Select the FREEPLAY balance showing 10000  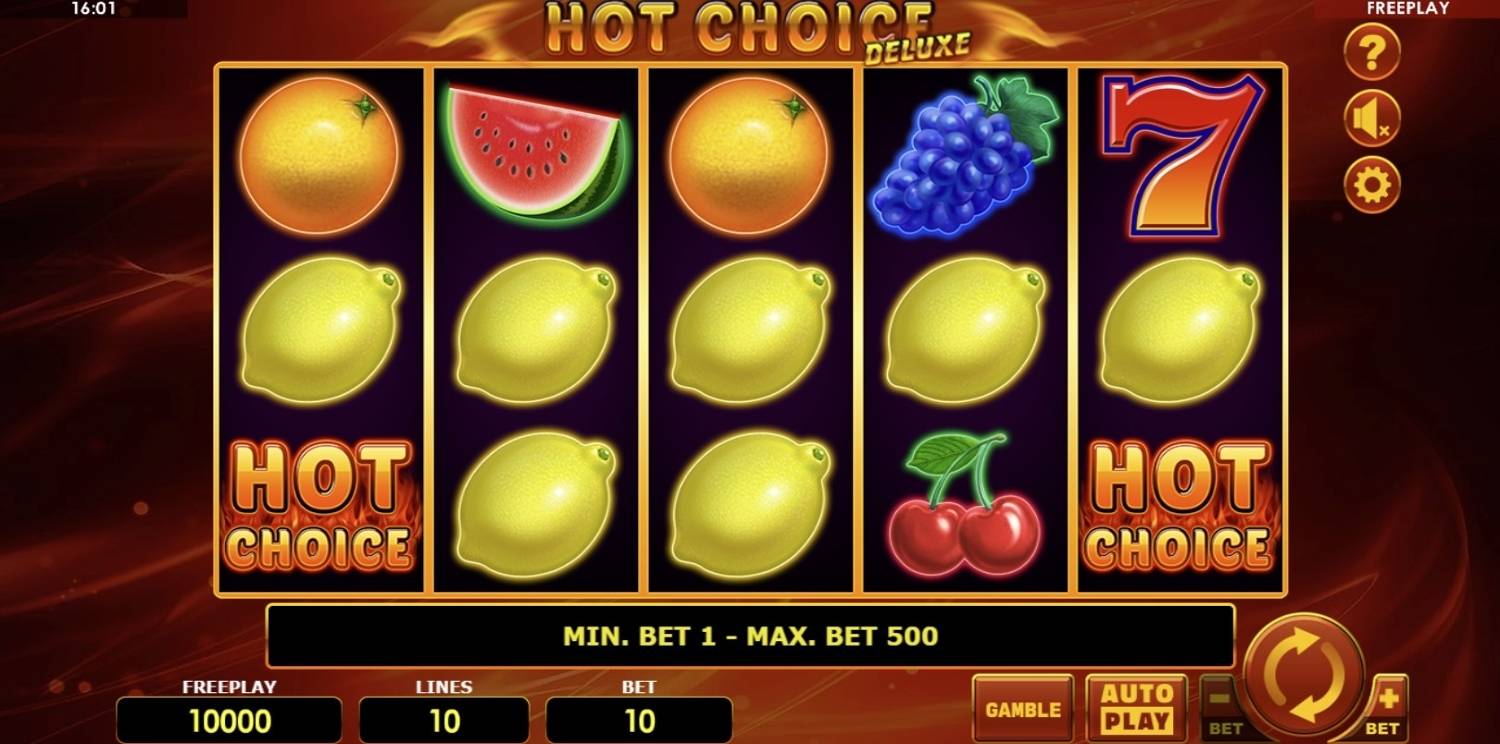point(228,718)
